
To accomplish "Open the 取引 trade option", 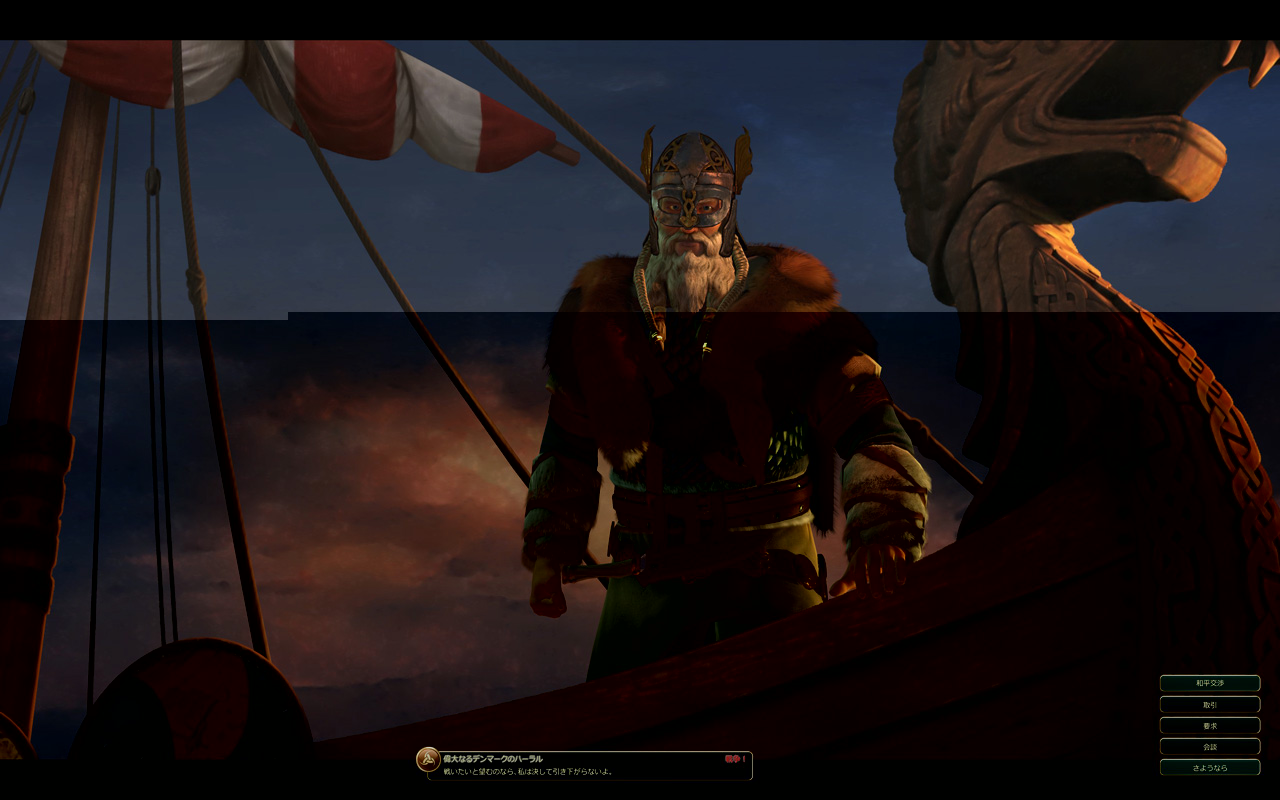I will pyautogui.click(x=1209, y=704).
